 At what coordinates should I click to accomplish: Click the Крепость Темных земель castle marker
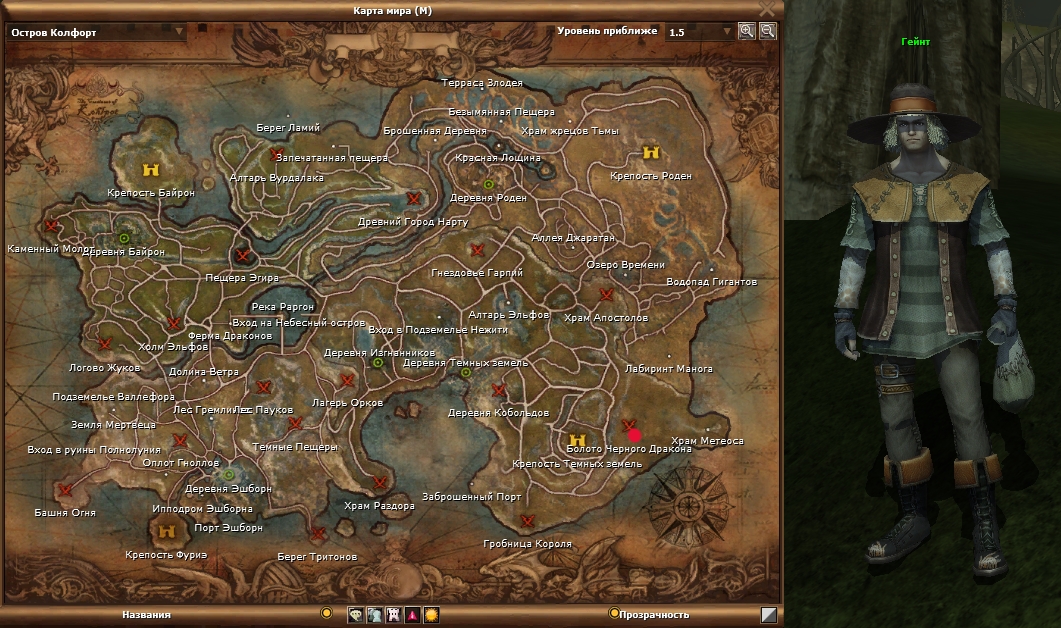576,440
